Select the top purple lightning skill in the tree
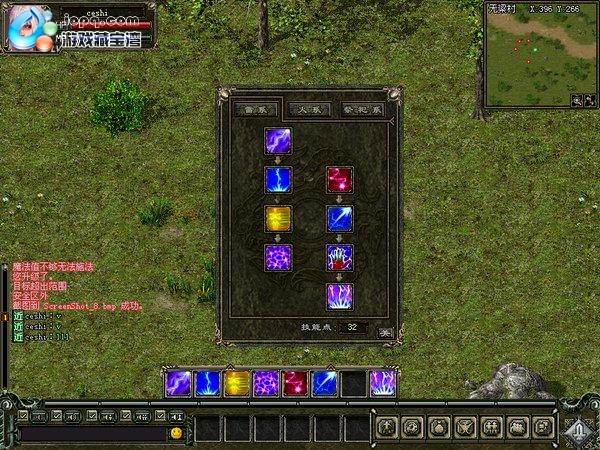600x450 pixels. [279, 141]
